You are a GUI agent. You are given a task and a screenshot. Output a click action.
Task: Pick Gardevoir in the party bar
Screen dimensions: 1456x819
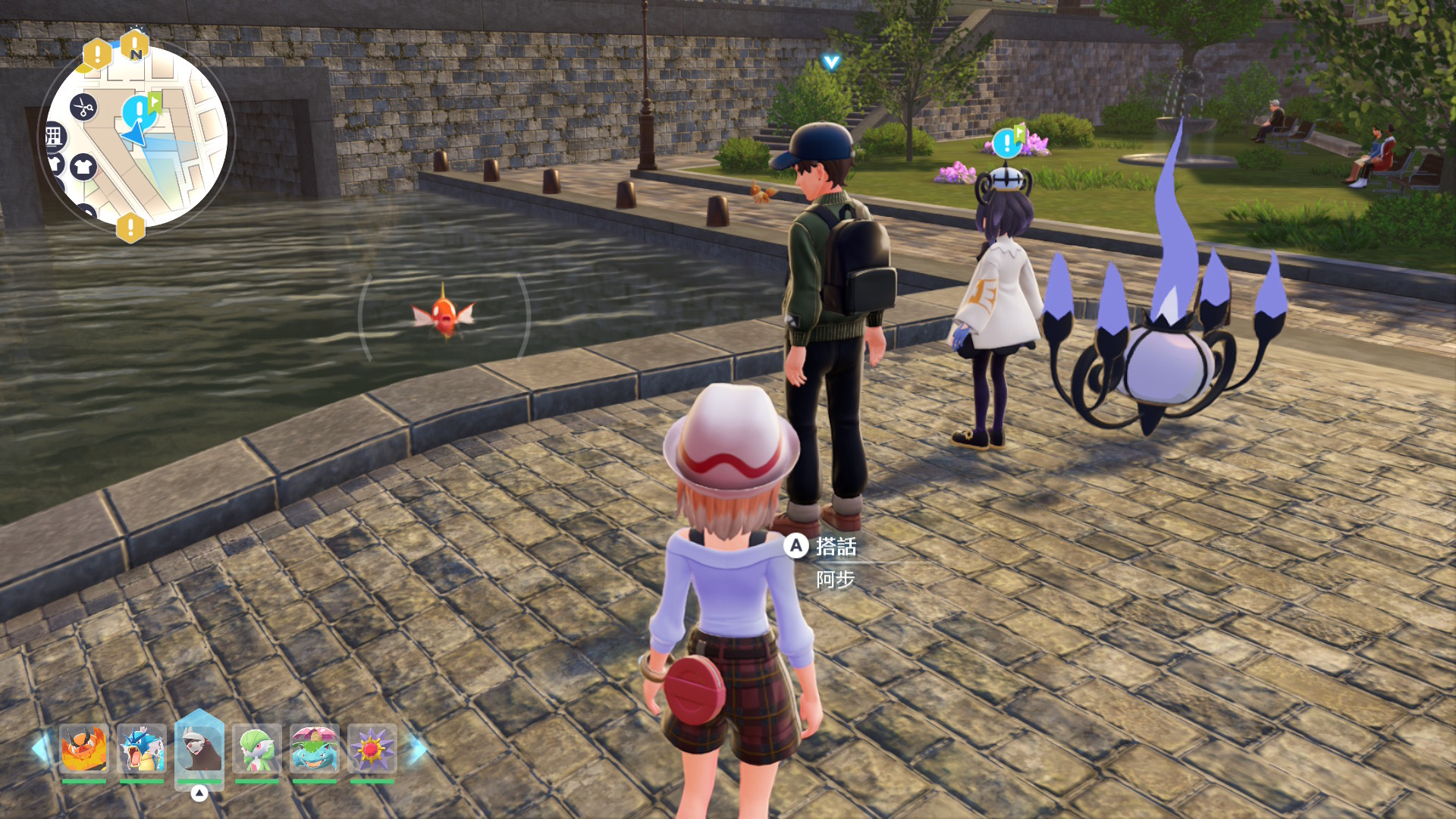257,748
